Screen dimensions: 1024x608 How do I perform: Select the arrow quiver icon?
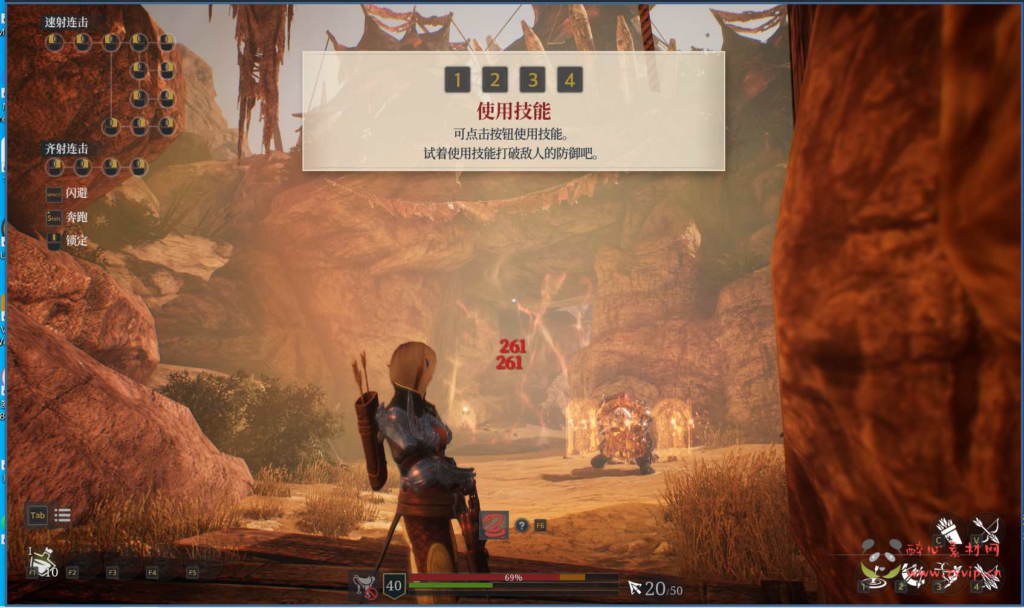coord(948,531)
